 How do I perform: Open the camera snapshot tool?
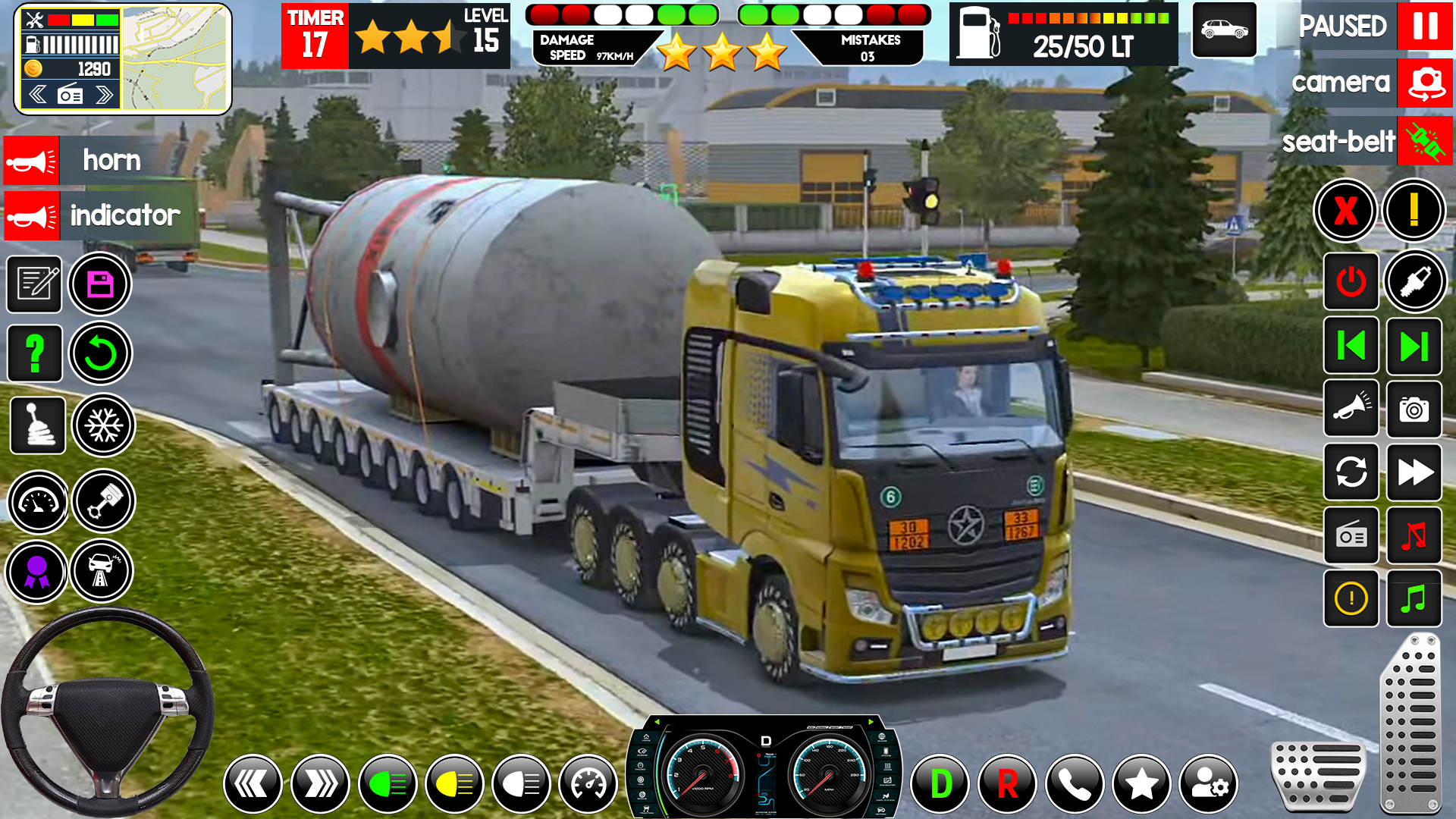coord(1415,409)
